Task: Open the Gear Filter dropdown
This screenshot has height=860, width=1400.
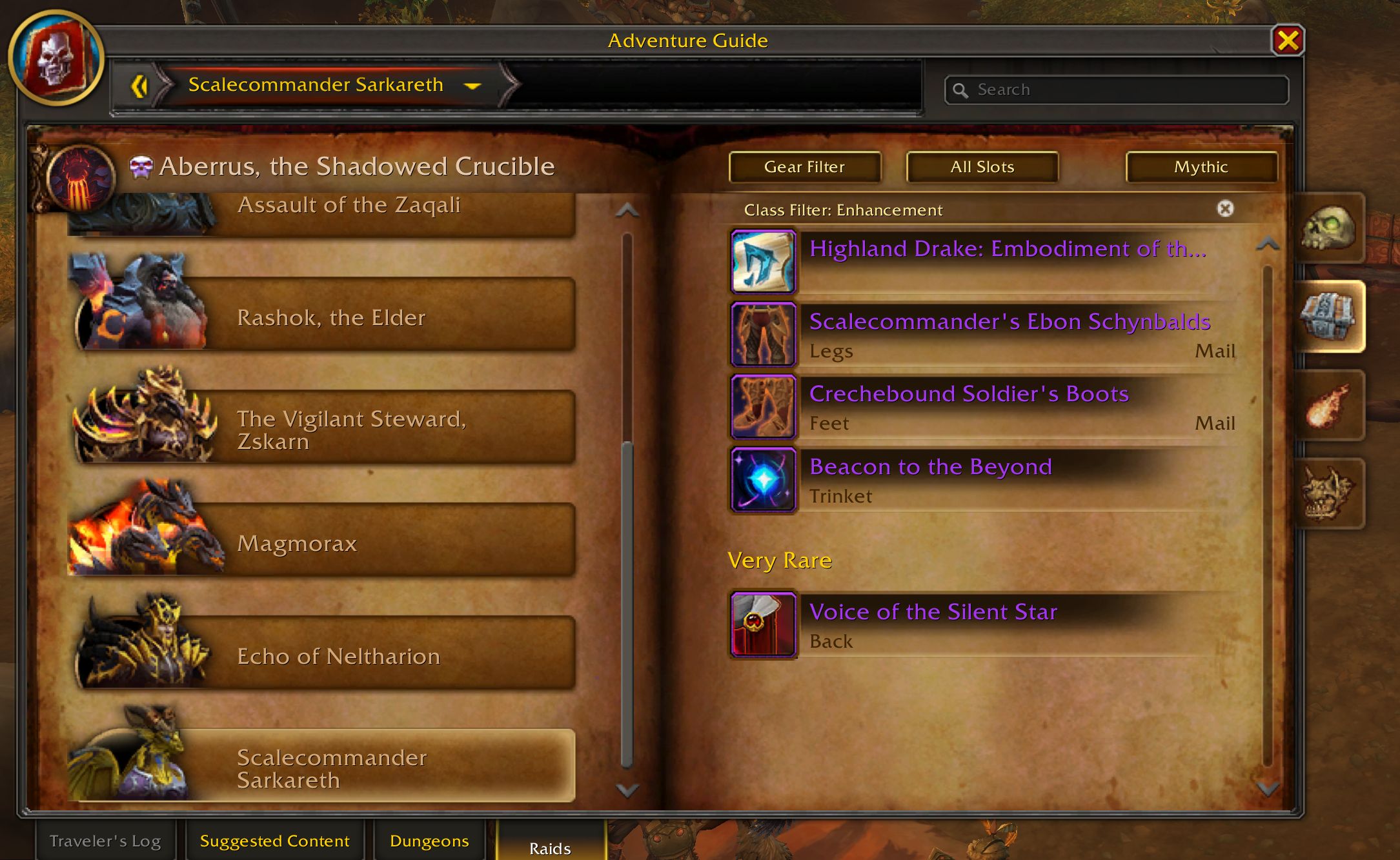Action: coord(804,167)
